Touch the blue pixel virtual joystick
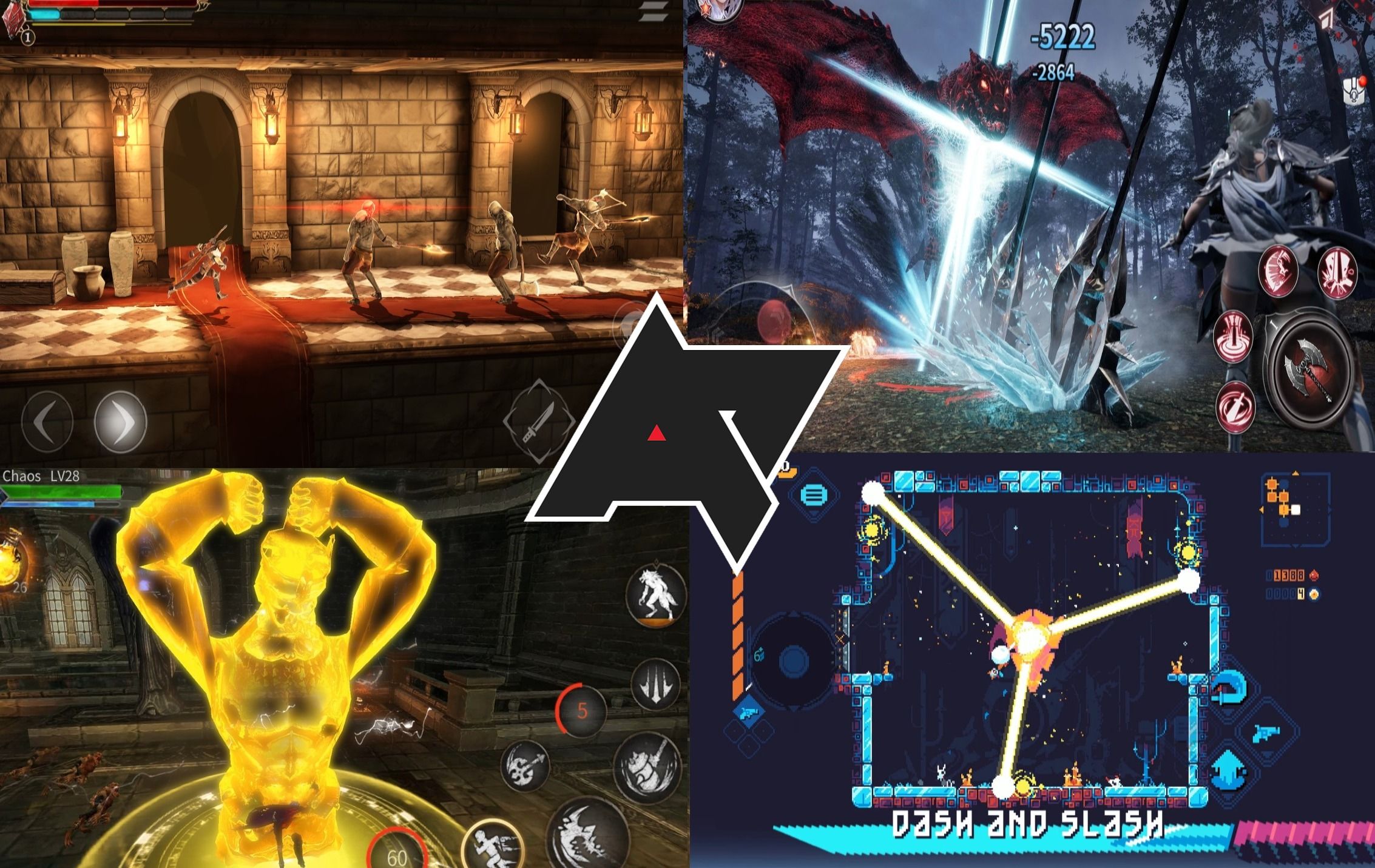 [x=793, y=661]
